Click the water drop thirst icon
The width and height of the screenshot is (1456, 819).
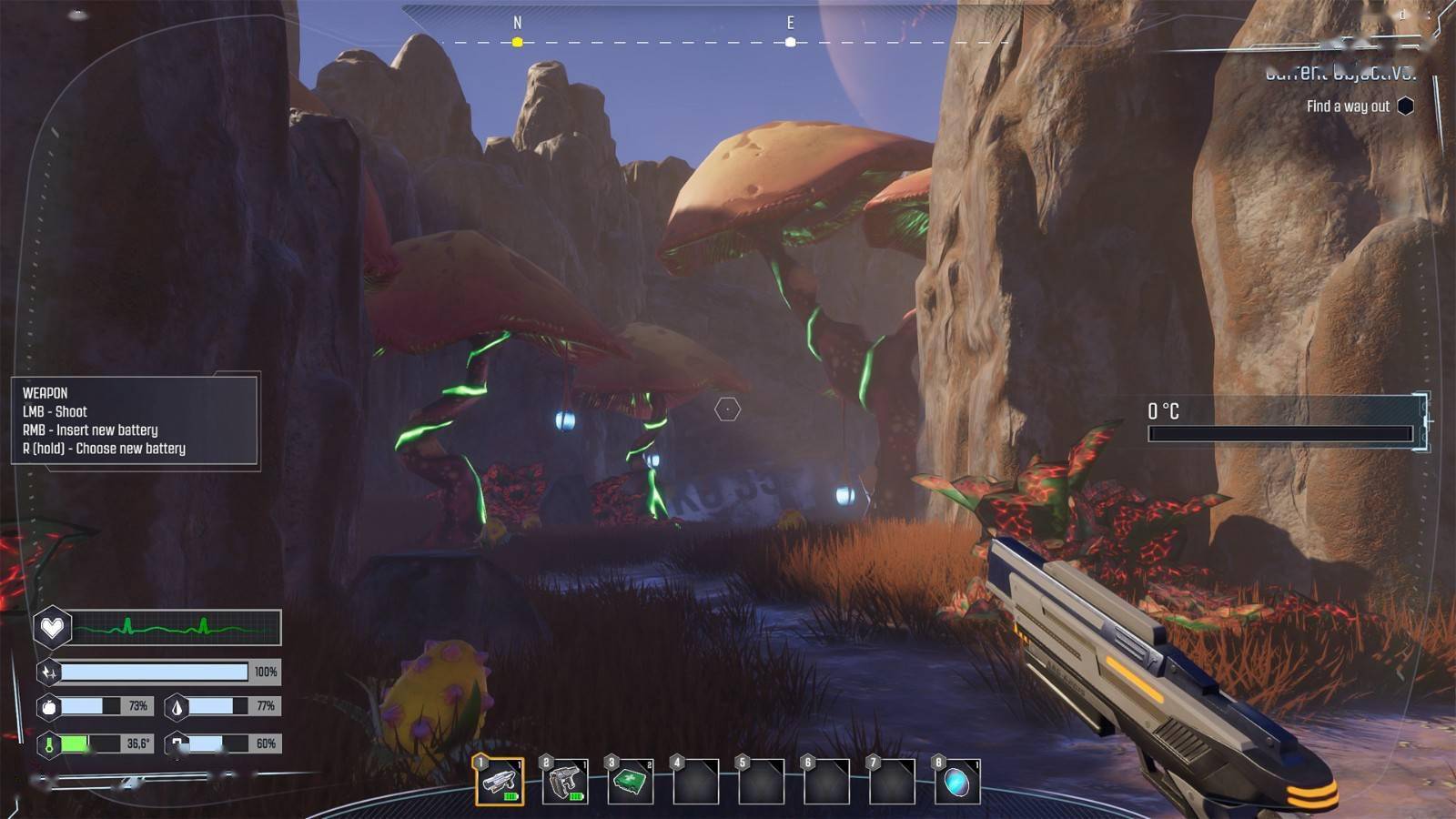coord(177,706)
